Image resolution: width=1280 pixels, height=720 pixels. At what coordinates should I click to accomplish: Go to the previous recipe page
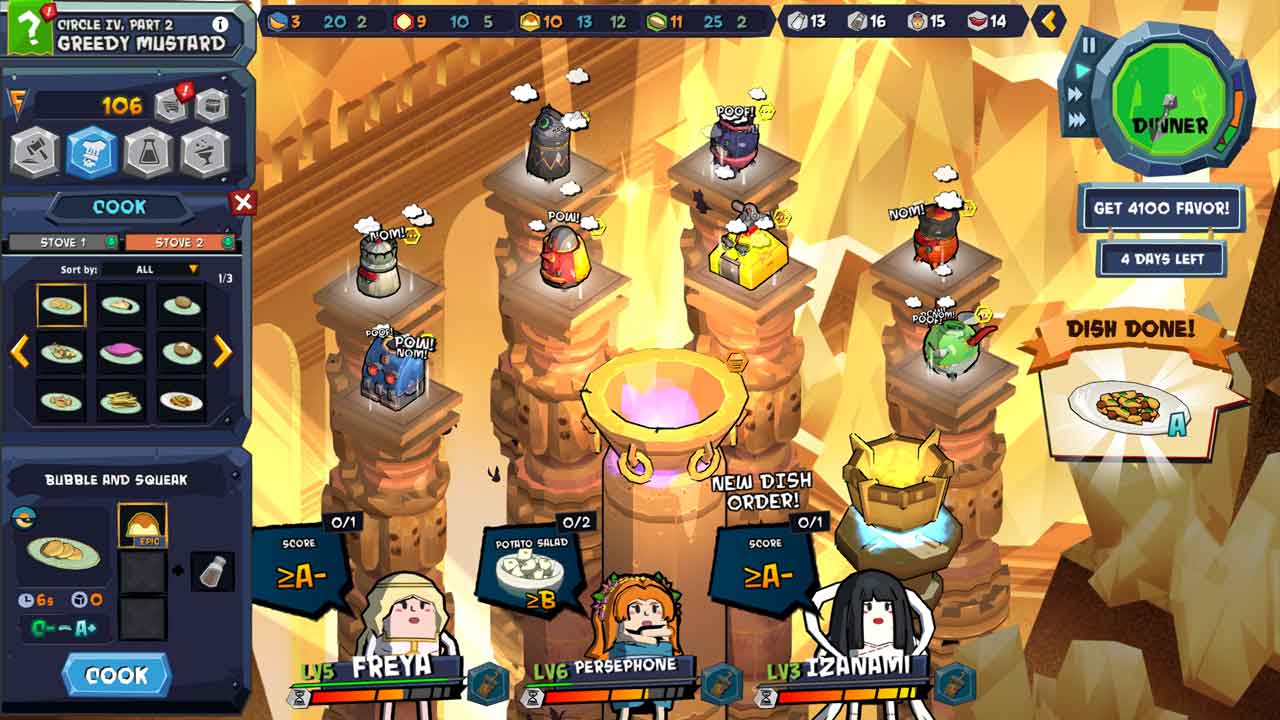click(19, 351)
